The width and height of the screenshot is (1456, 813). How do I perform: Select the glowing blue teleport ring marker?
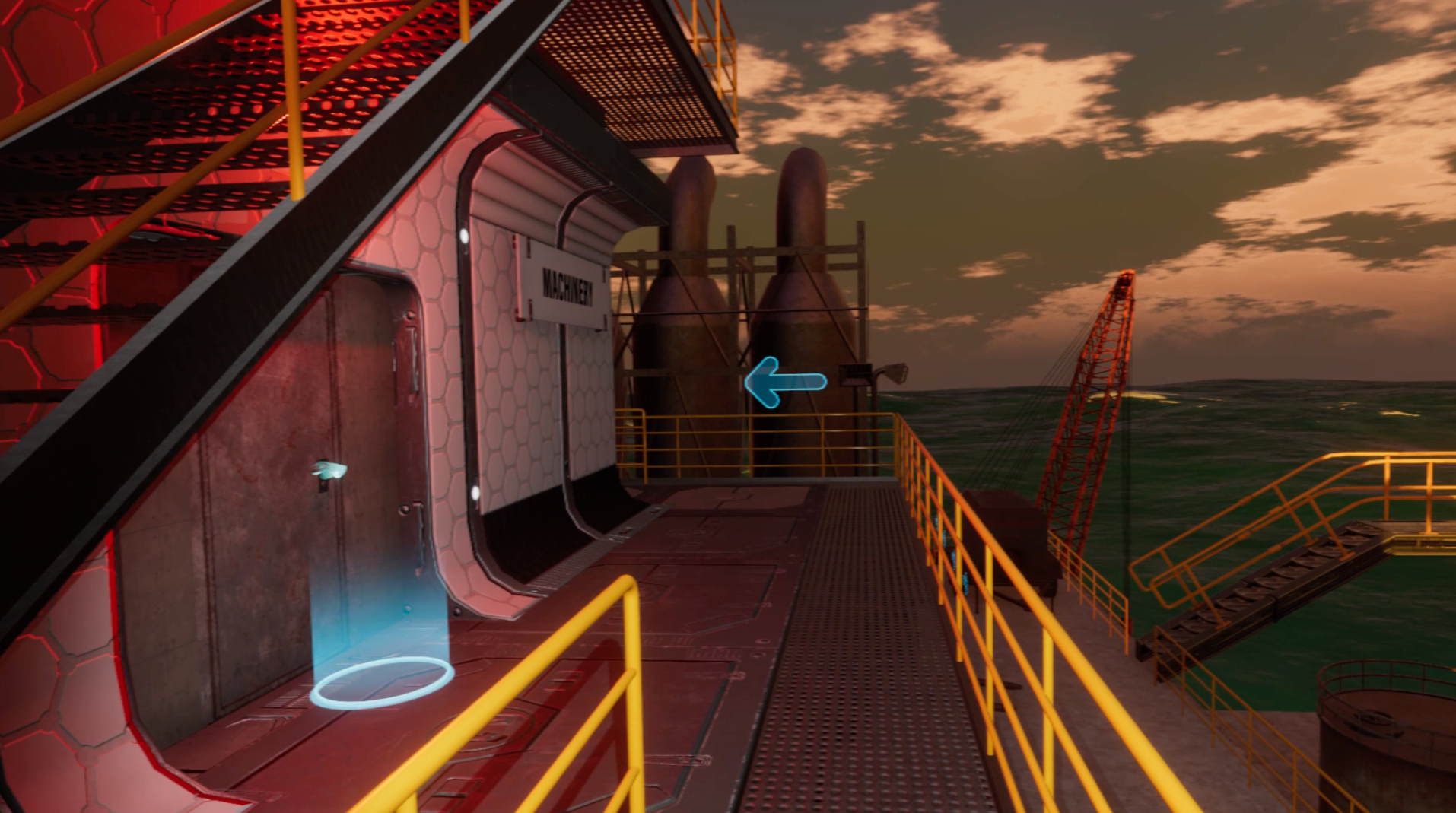[381, 682]
